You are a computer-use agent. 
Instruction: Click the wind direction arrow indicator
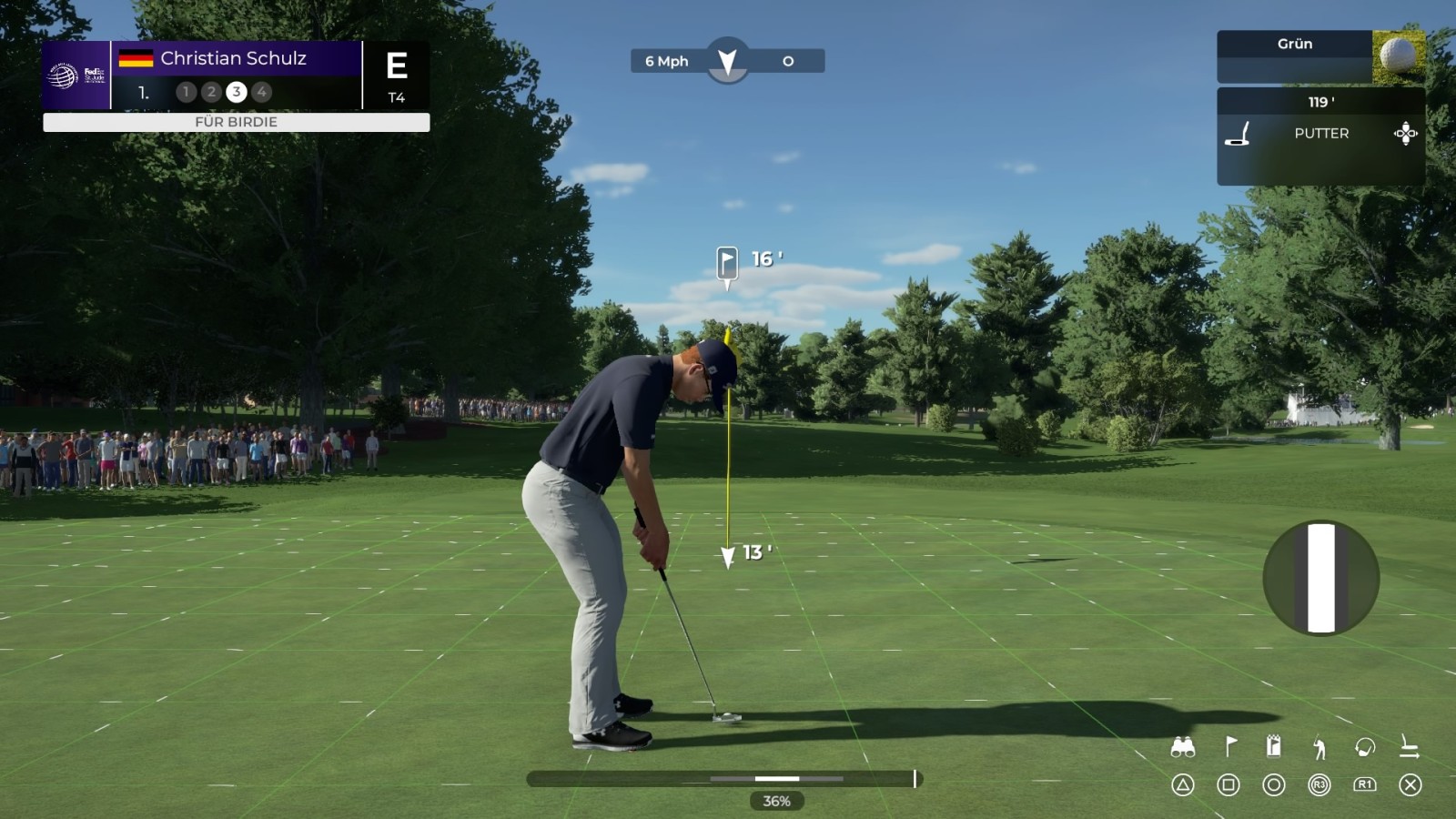pos(727,61)
